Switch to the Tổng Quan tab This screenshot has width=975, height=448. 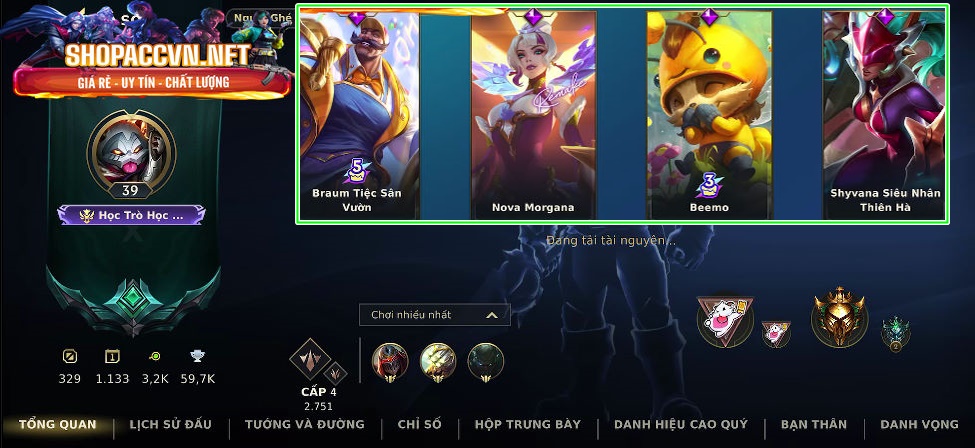coord(57,425)
